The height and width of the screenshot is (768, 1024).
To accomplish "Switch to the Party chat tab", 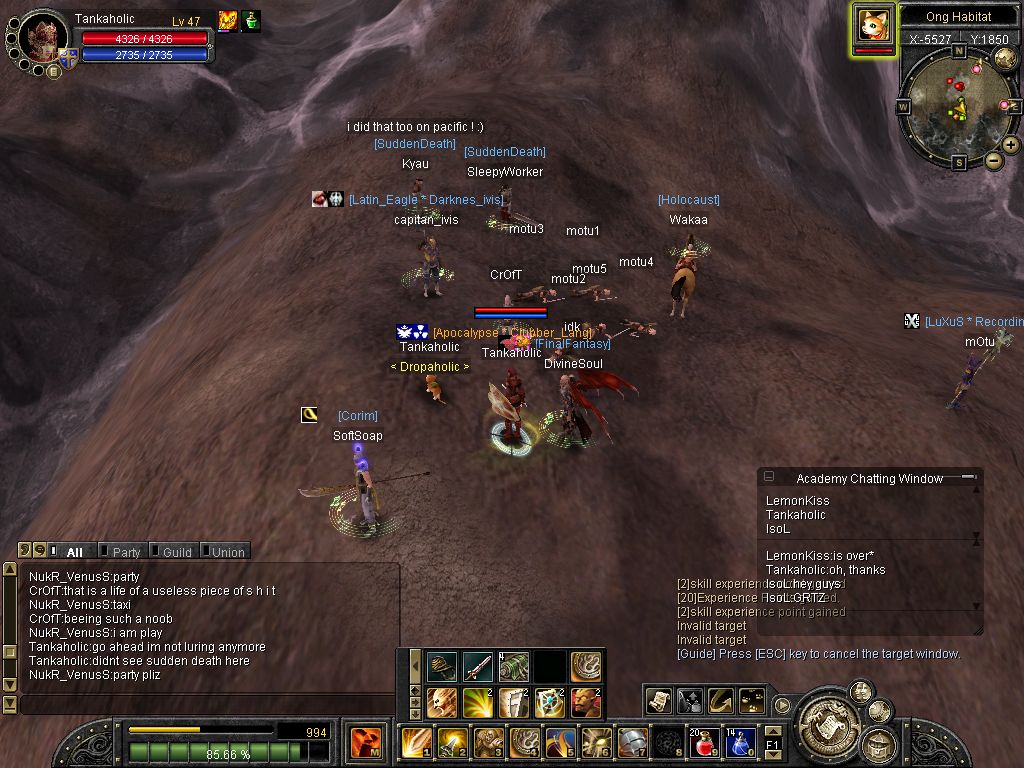I will [125, 551].
